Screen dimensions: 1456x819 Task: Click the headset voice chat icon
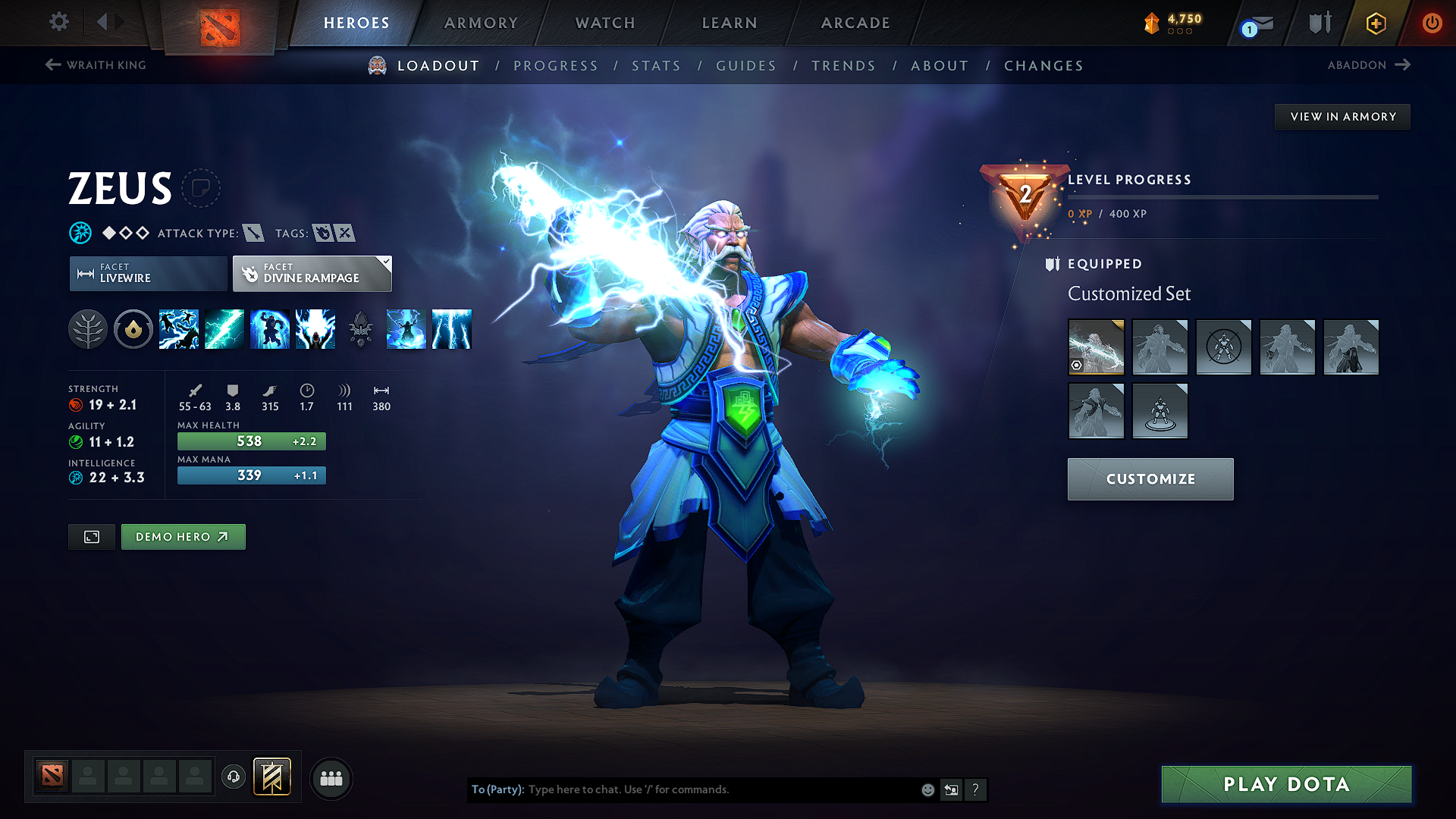coord(233,778)
